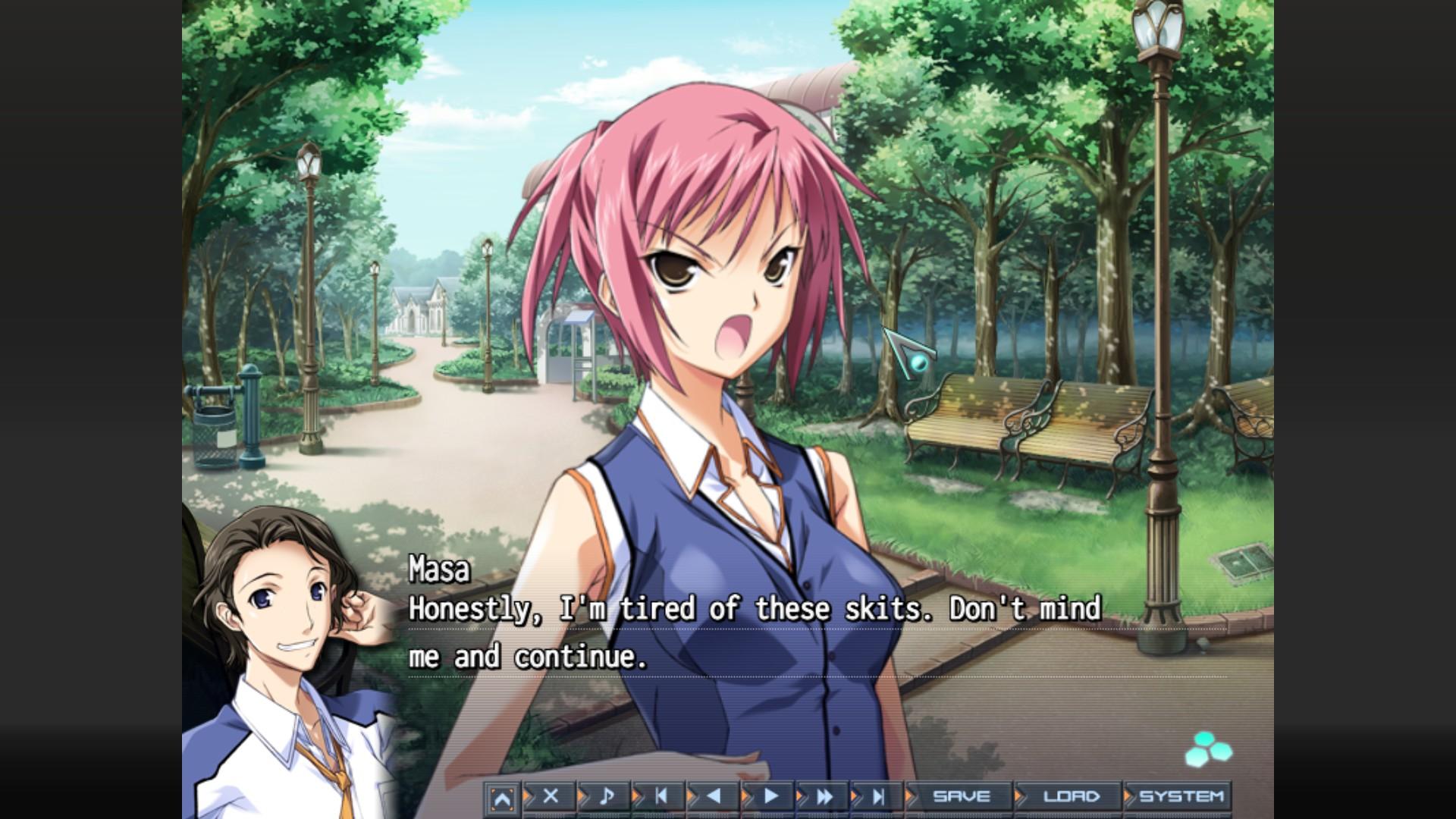This screenshot has height=819, width=1456.
Task: Open the SAVE menu
Action: point(961,796)
